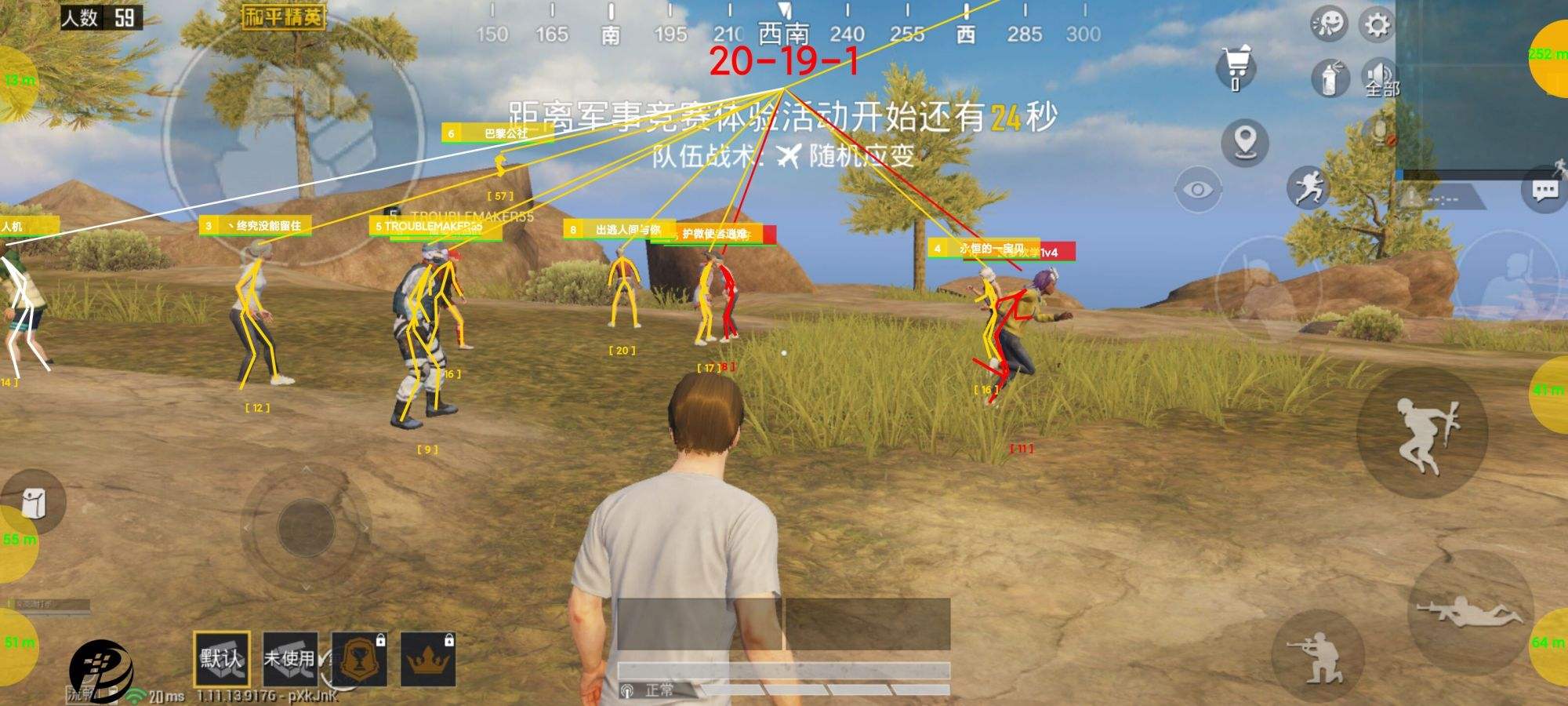Use the spray paint can

[1330, 78]
